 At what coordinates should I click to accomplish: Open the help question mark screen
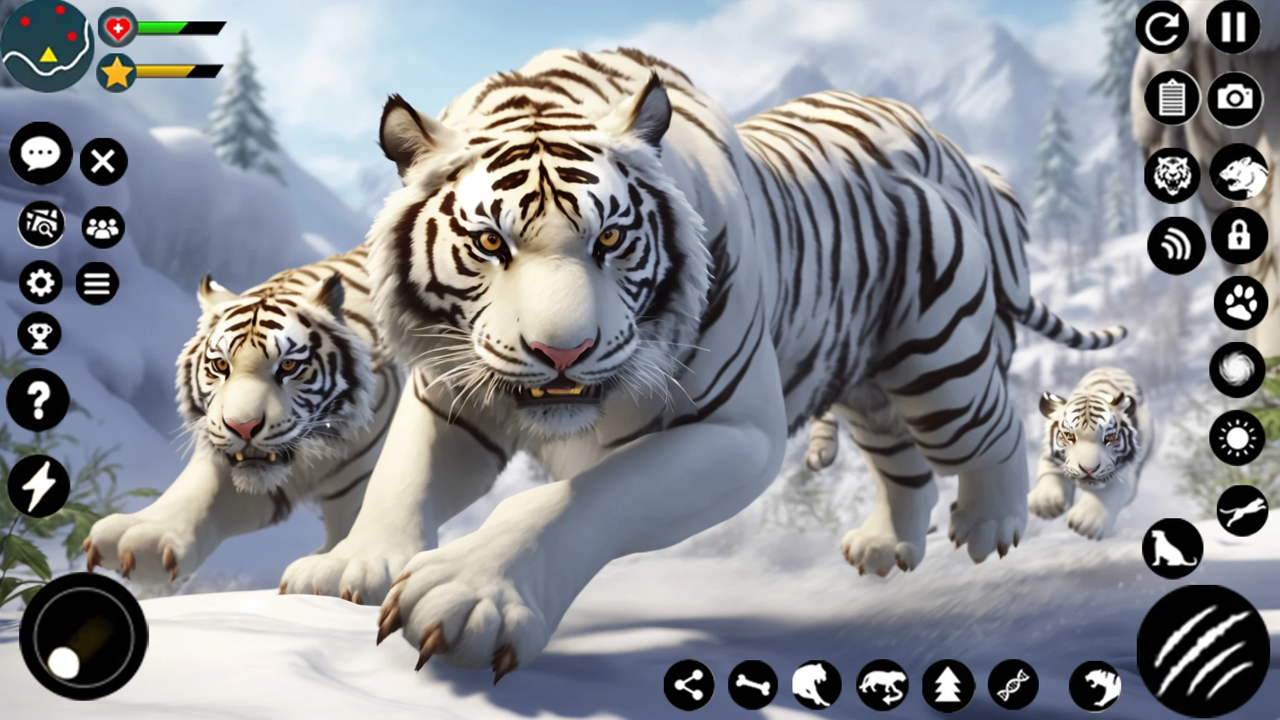39,400
